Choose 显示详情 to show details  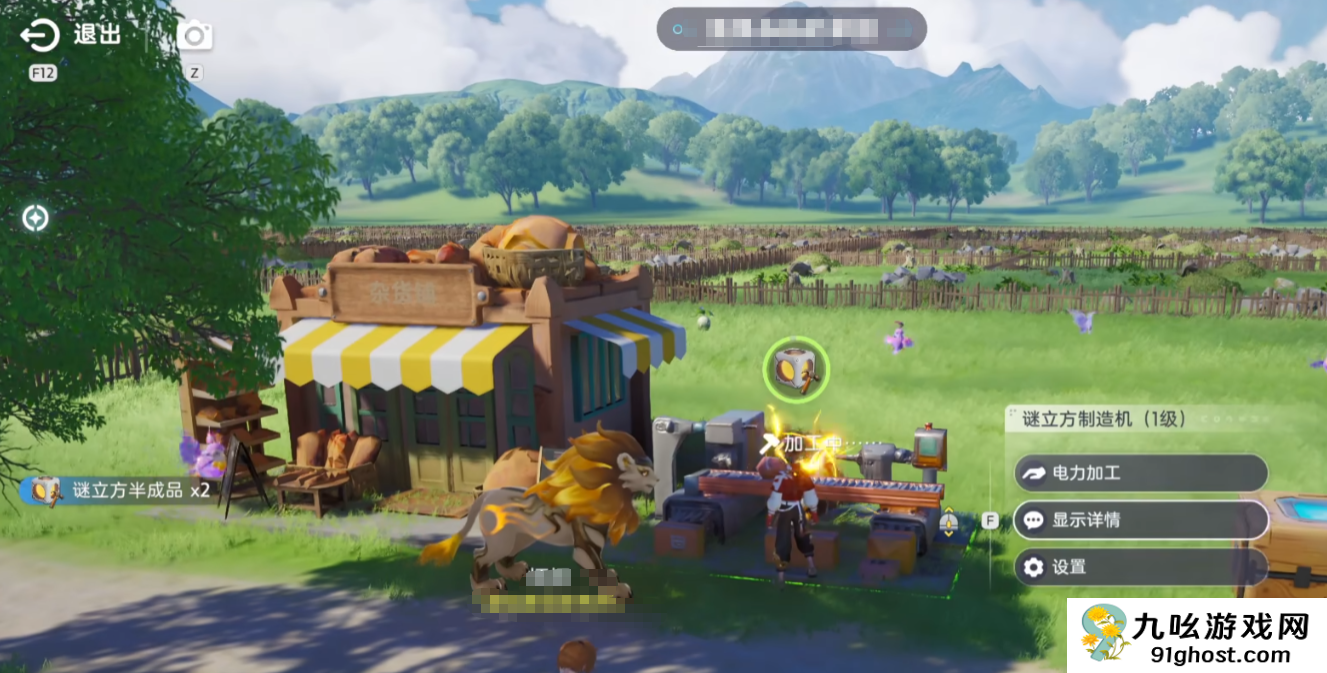click(1140, 520)
